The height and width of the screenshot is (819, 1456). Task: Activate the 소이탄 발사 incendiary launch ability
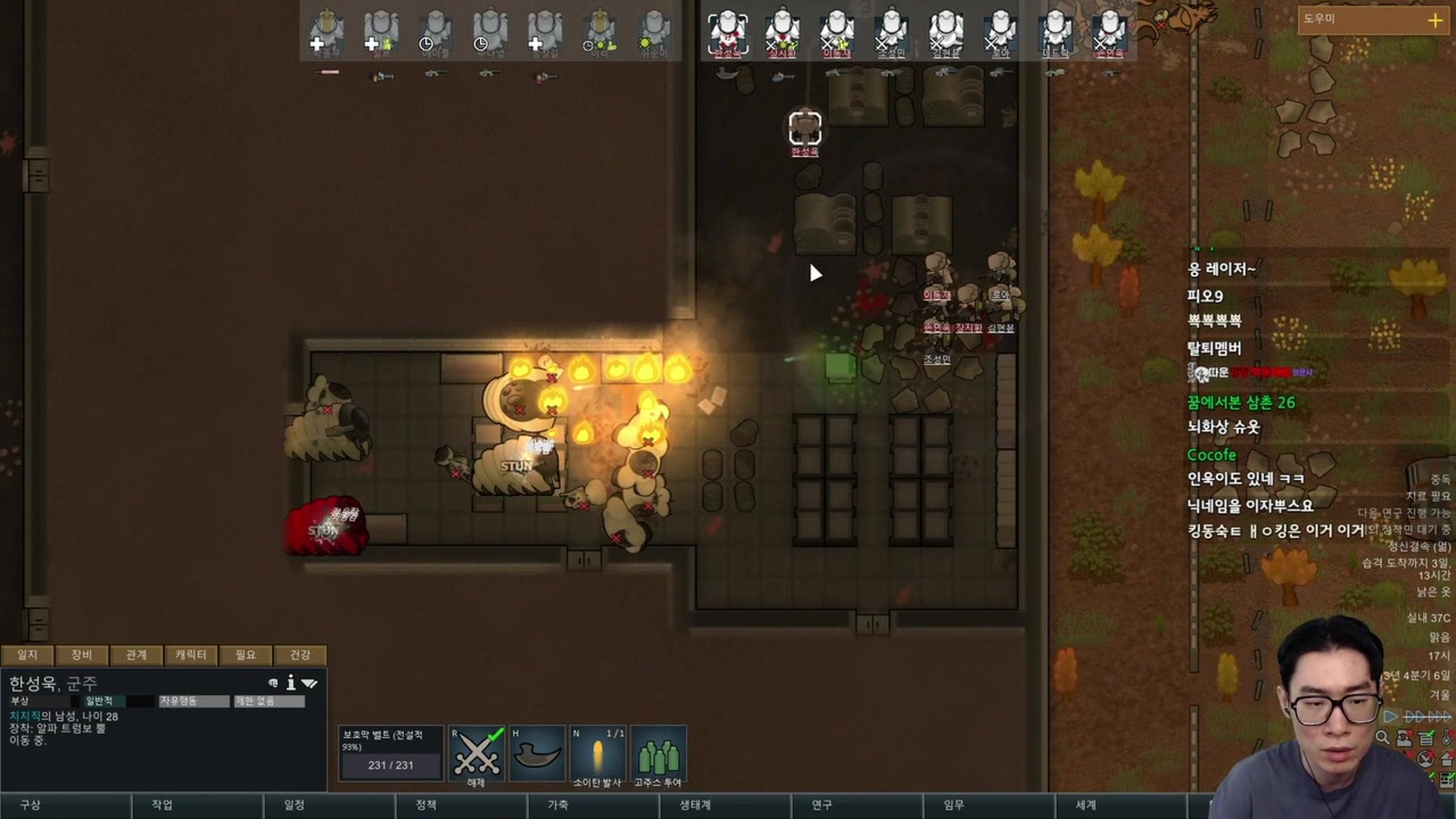tap(597, 753)
